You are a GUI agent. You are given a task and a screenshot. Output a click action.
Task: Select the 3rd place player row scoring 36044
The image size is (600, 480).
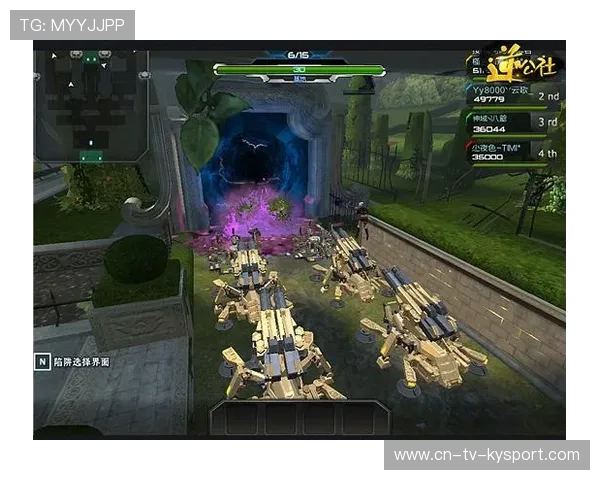pos(513,122)
